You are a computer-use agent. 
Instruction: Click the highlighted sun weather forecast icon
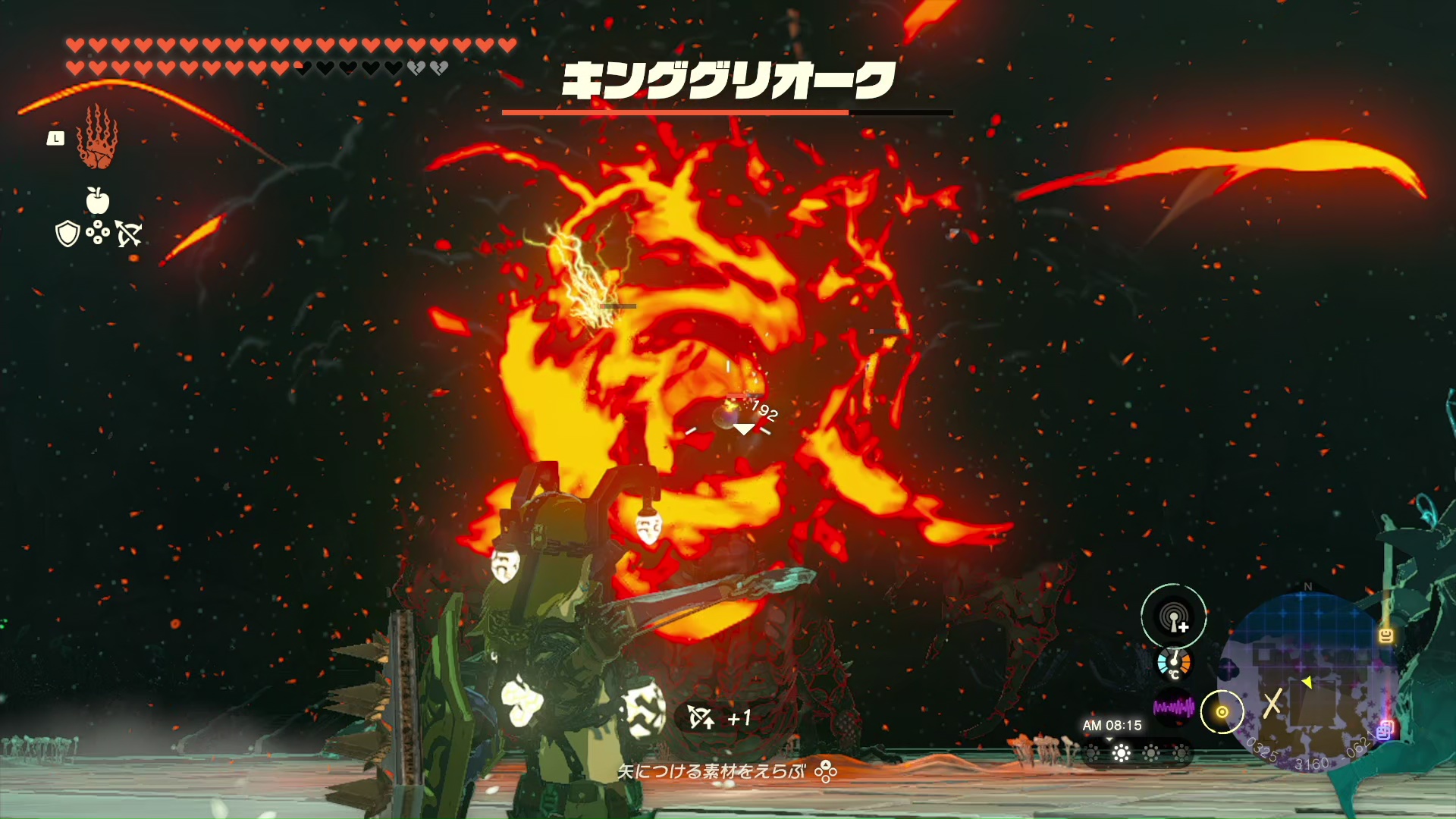tap(1121, 753)
